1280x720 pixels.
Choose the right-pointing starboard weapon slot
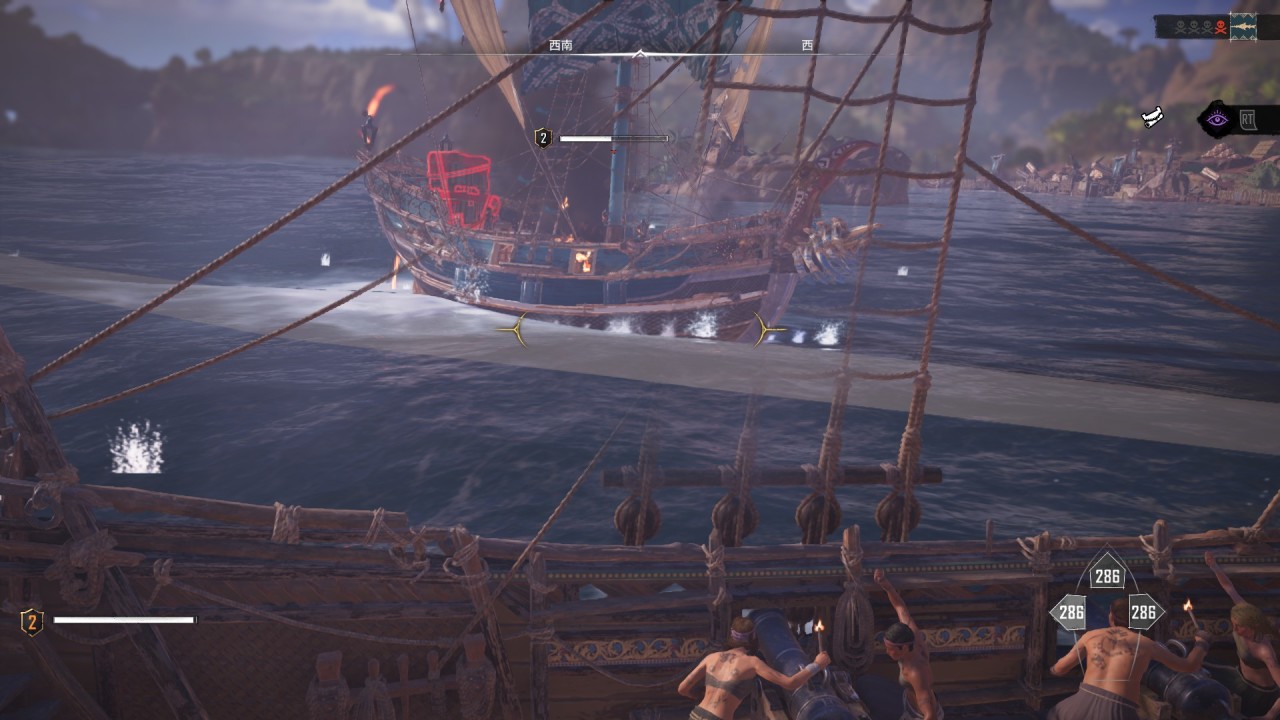(1143, 612)
